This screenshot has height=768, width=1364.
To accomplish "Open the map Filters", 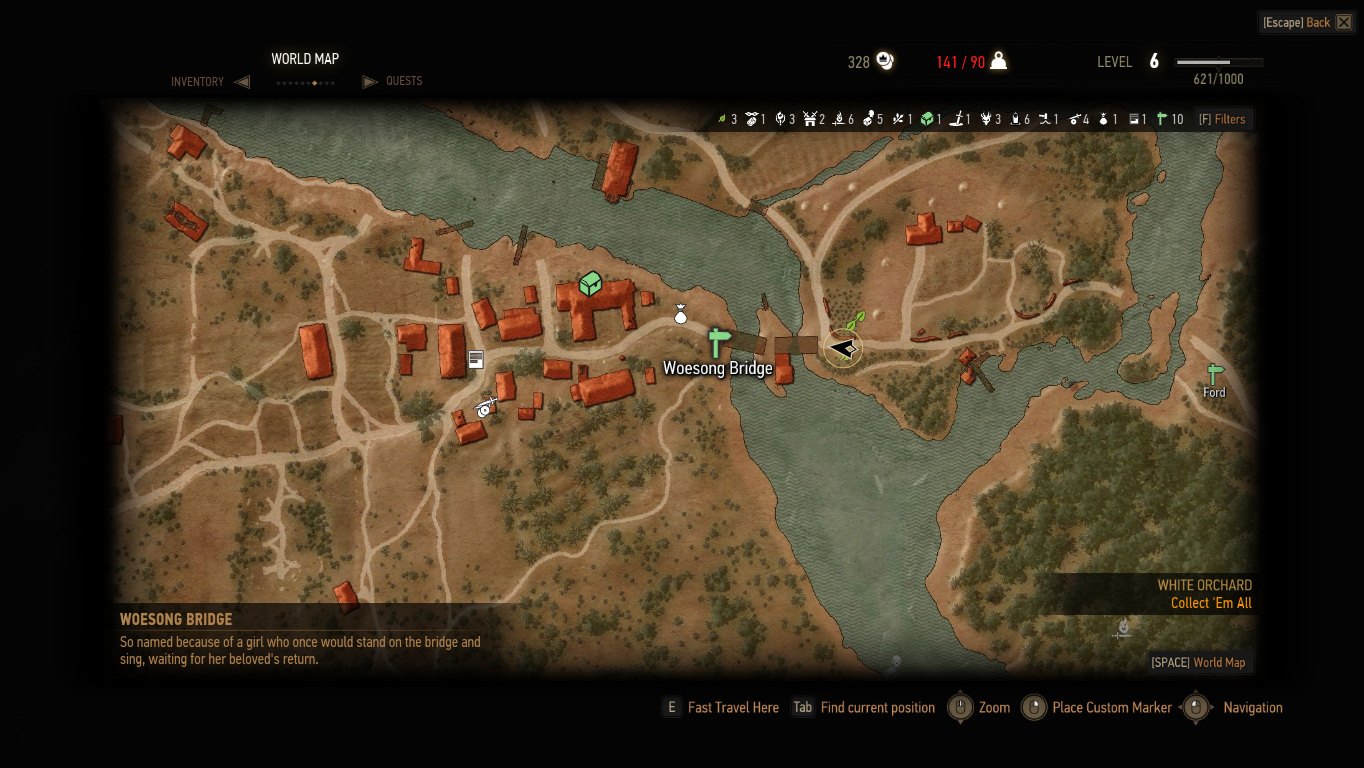I will tap(1222, 119).
